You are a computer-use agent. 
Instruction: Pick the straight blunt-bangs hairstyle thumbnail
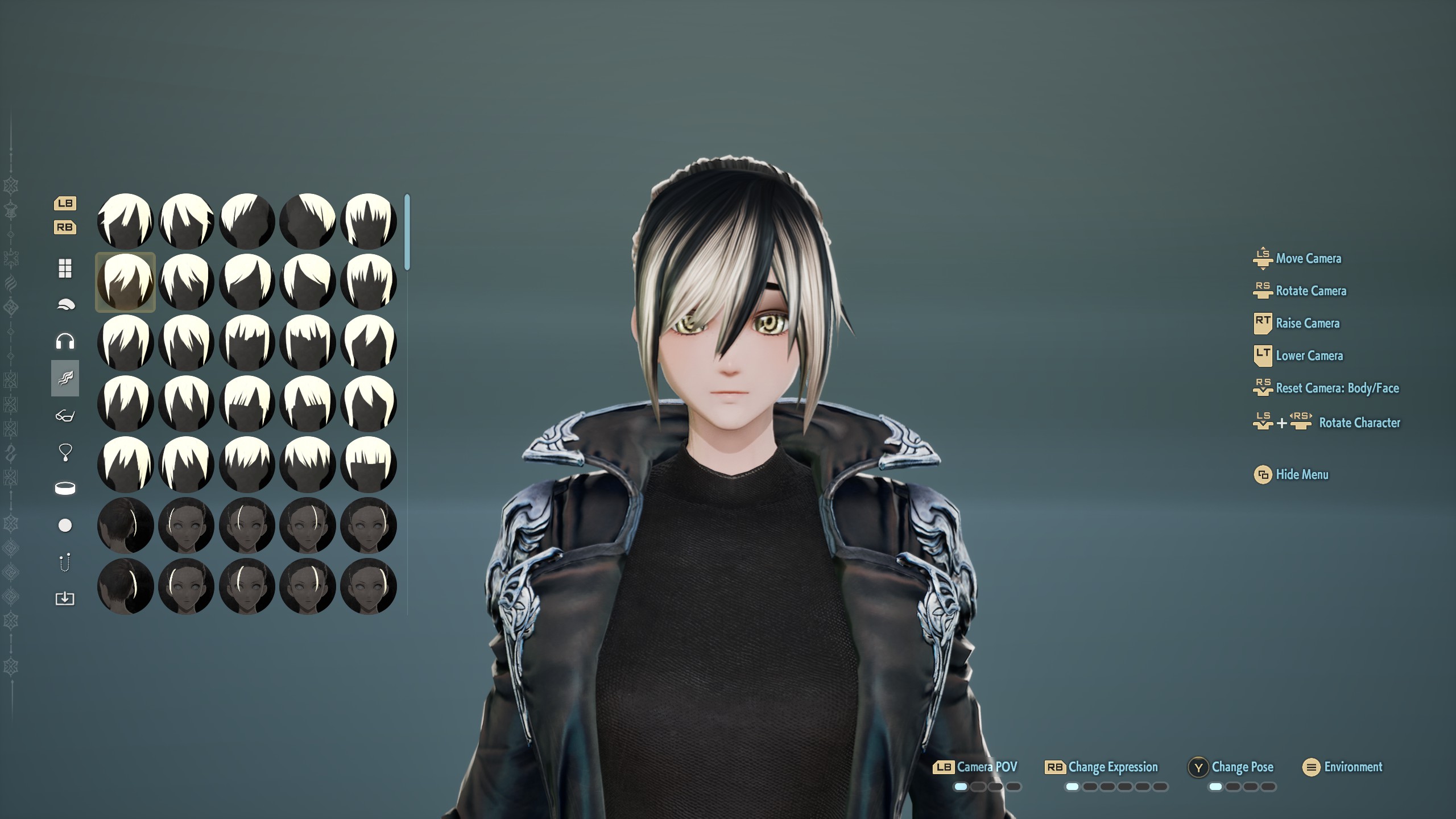point(368,465)
